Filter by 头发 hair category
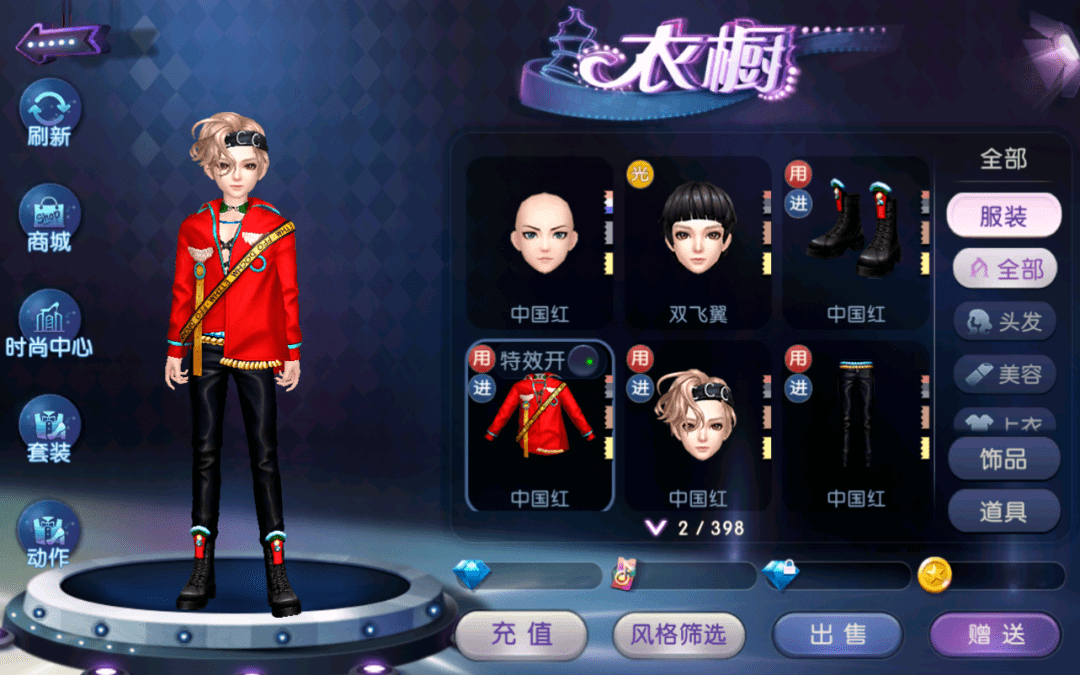This screenshot has width=1080, height=675. [x=1004, y=322]
